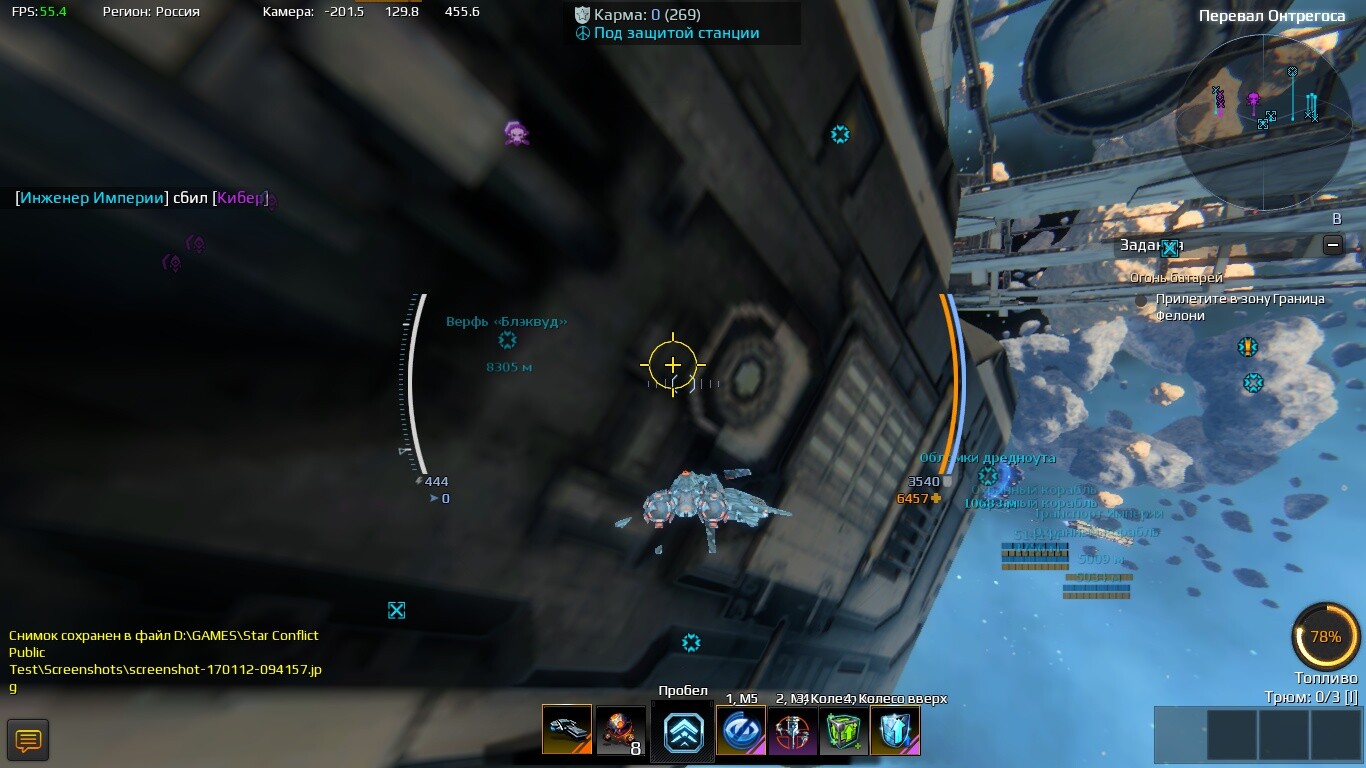
Task: Activate the red crosshair drone module
Action: click(x=792, y=730)
